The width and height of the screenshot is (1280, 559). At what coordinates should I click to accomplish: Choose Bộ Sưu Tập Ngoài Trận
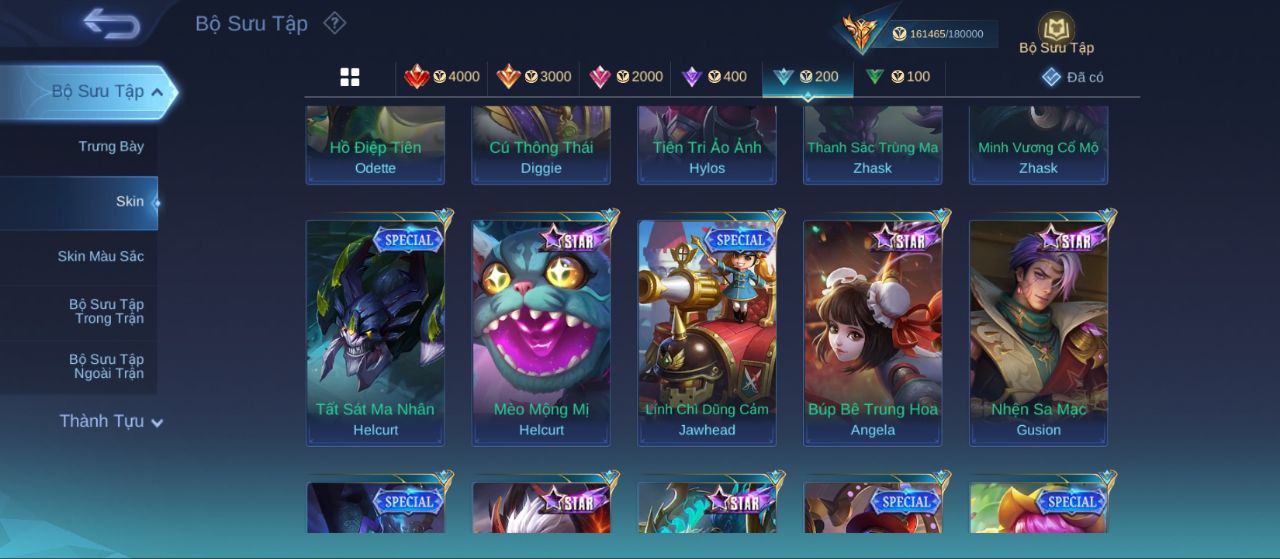pyautogui.click(x=106, y=367)
